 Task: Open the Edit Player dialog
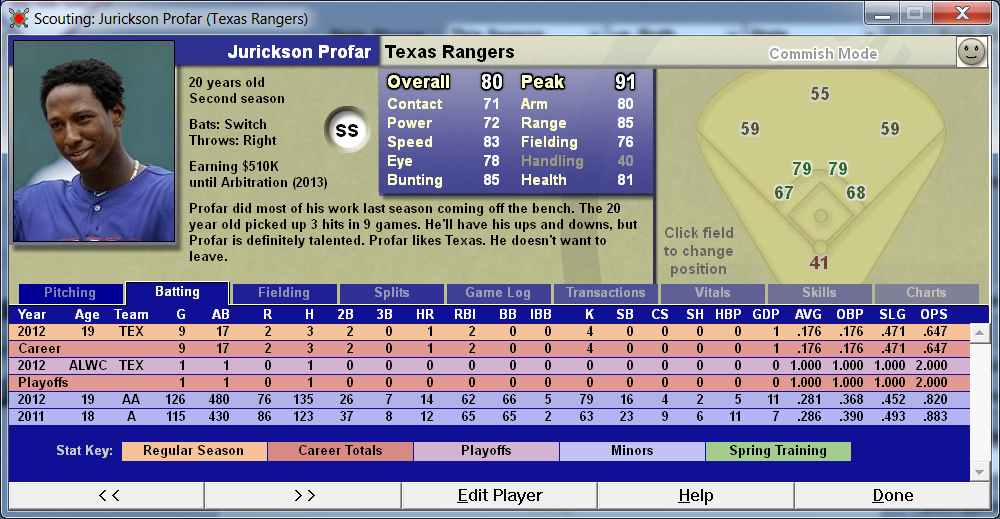point(499,495)
